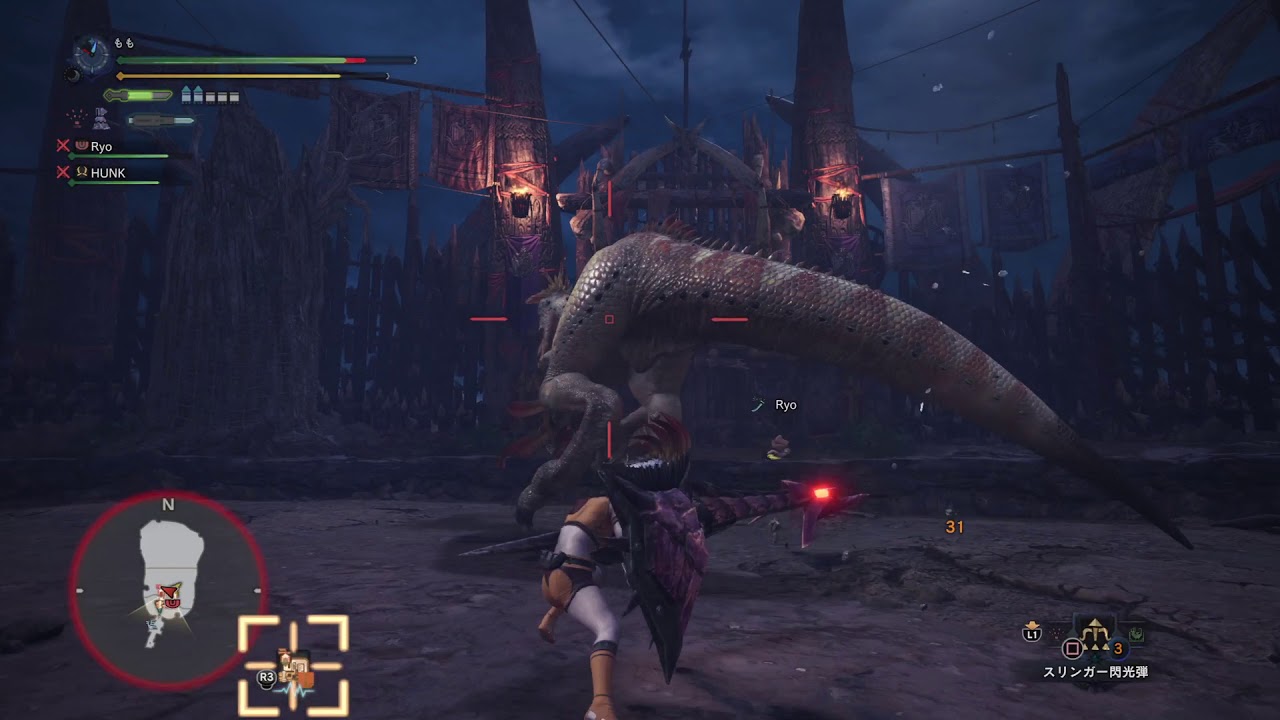Click the moon night indicator by the compass
This screenshot has width=1280, height=720.
pyautogui.click(x=73, y=75)
